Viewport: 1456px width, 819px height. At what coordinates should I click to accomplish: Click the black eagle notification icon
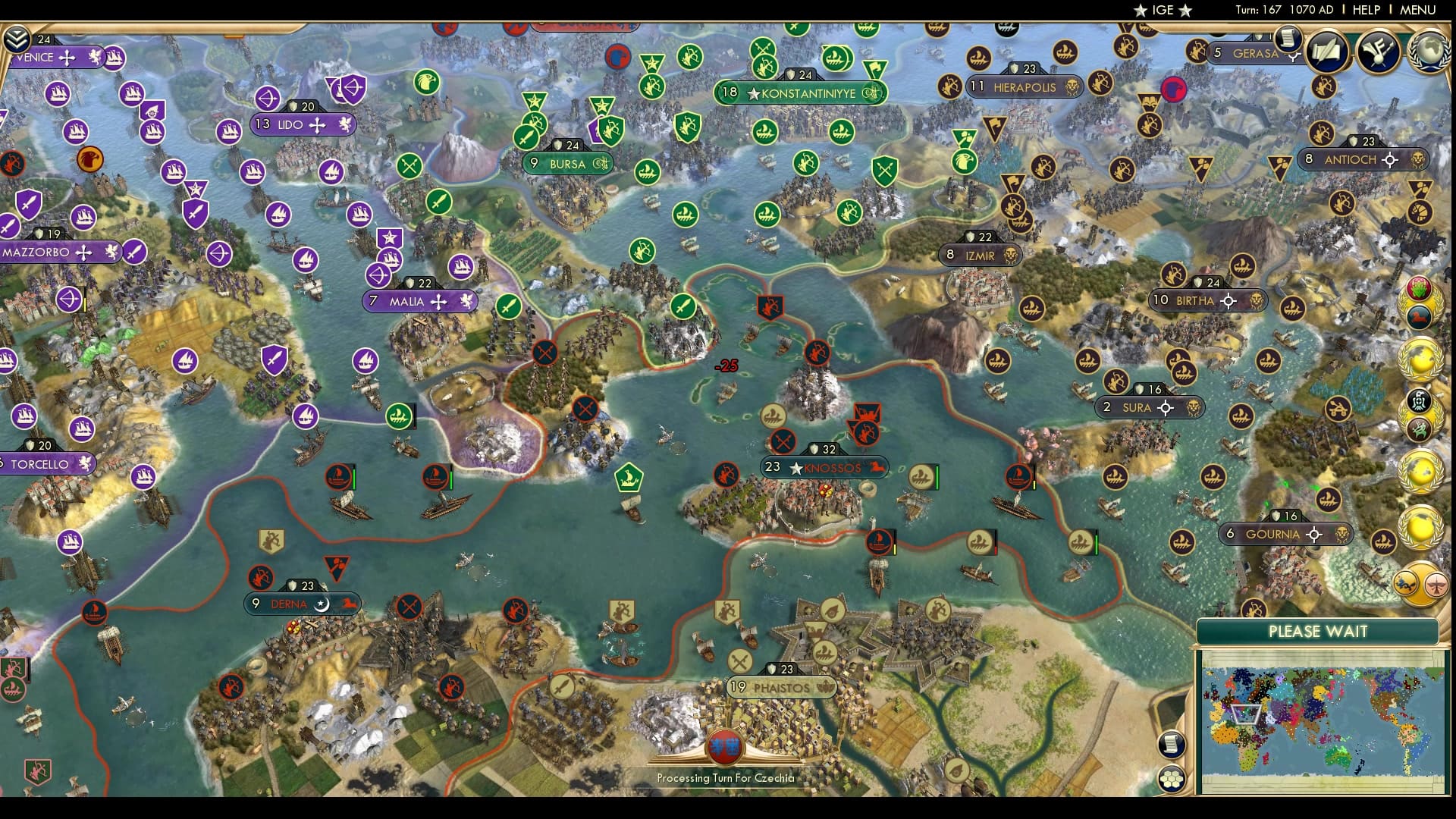[1419, 402]
